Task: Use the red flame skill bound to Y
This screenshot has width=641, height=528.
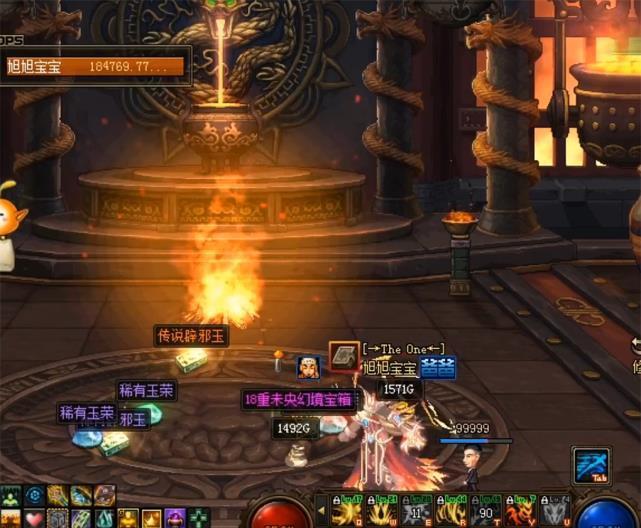Action: click(x=521, y=511)
